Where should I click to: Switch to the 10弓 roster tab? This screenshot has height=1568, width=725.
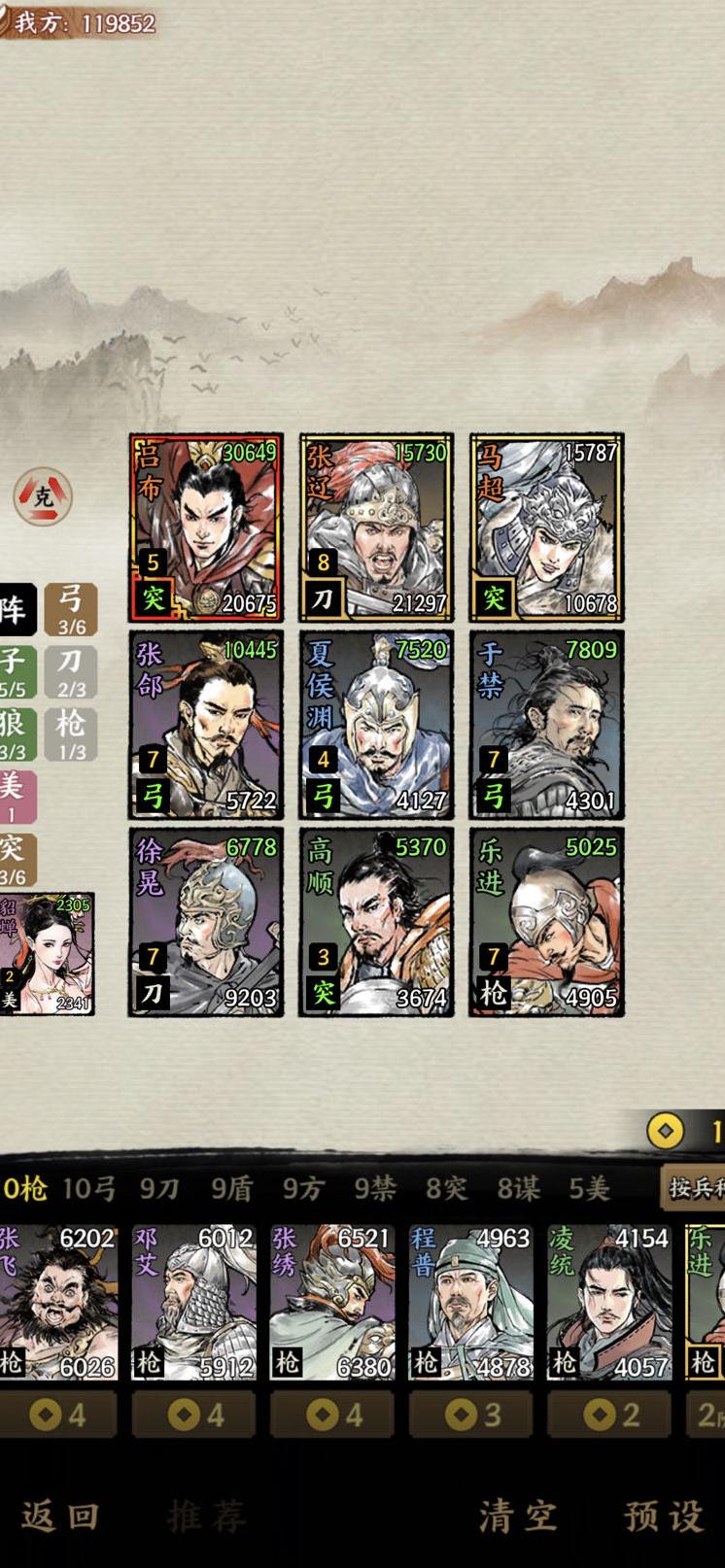point(89,1188)
